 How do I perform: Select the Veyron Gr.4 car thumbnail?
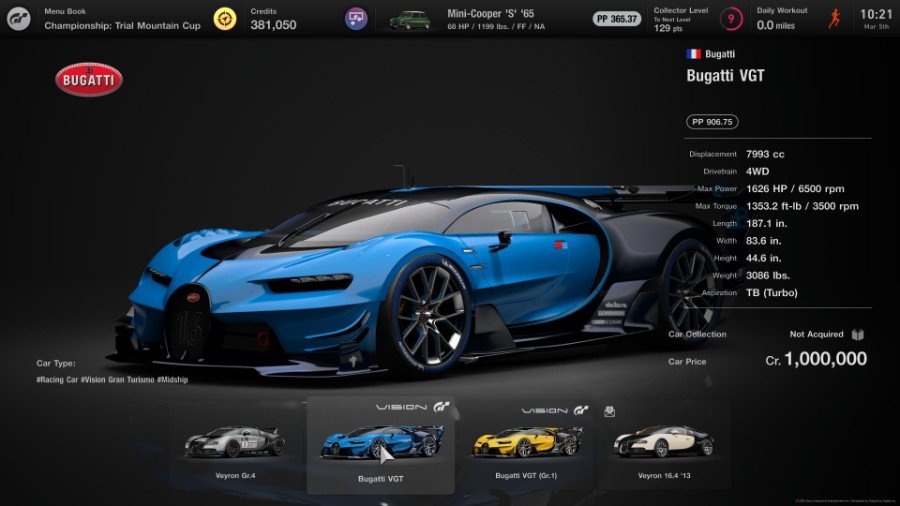coord(236,445)
